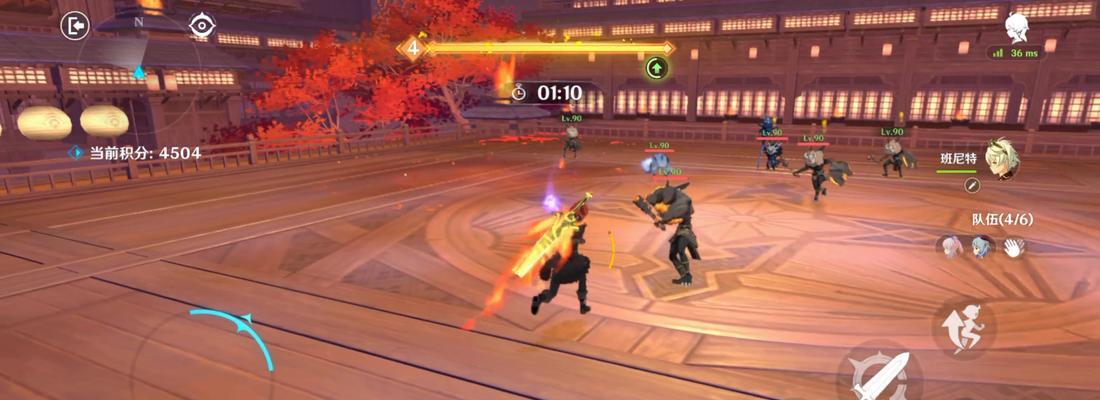The image size is (1100, 400).
Task: Tap the waving hand emote icon
Action: [x=1015, y=247]
